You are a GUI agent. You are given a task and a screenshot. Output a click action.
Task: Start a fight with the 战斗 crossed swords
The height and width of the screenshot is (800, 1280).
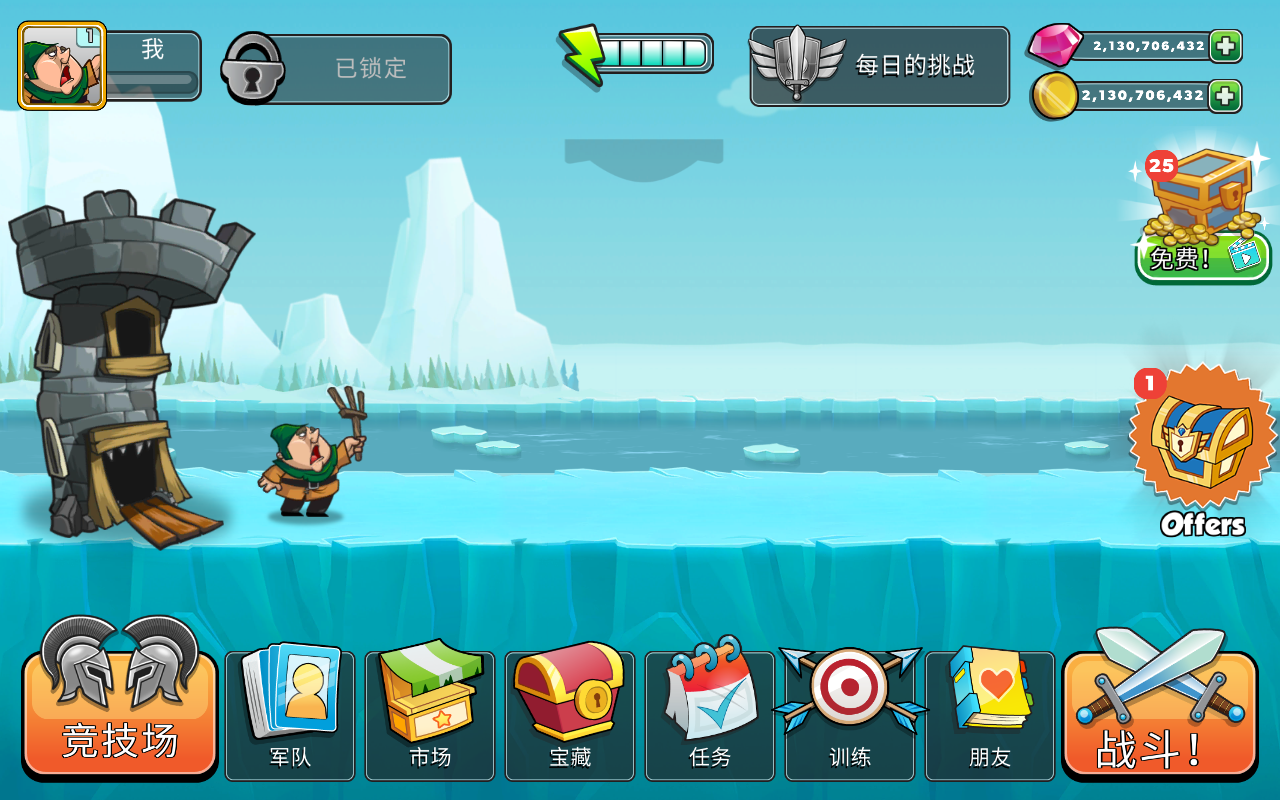1158,710
